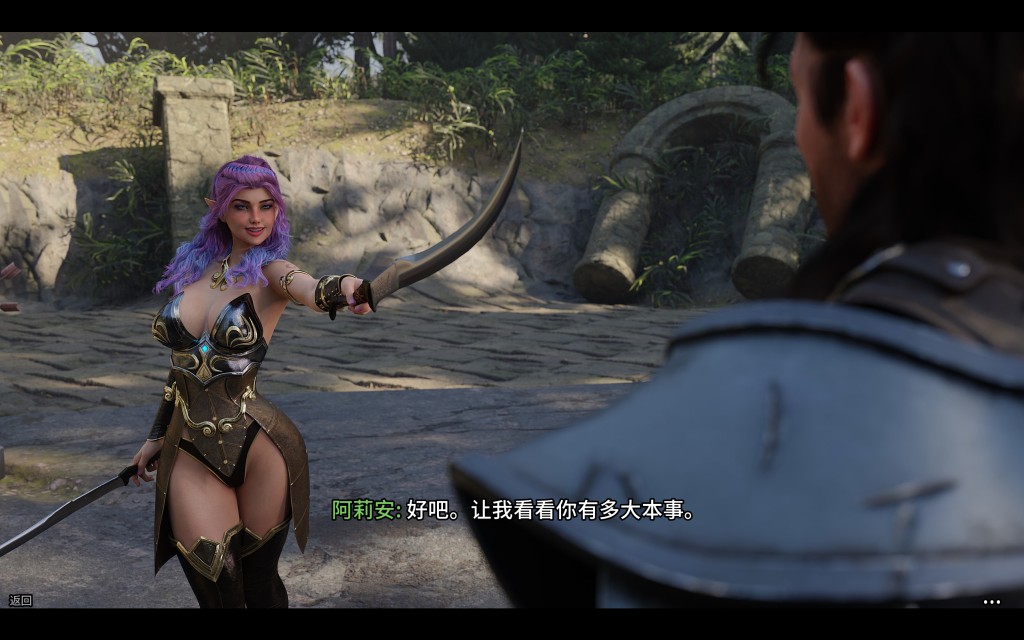Click the 返回 back button
The height and width of the screenshot is (640, 1024).
pyautogui.click(x=20, y=600)
